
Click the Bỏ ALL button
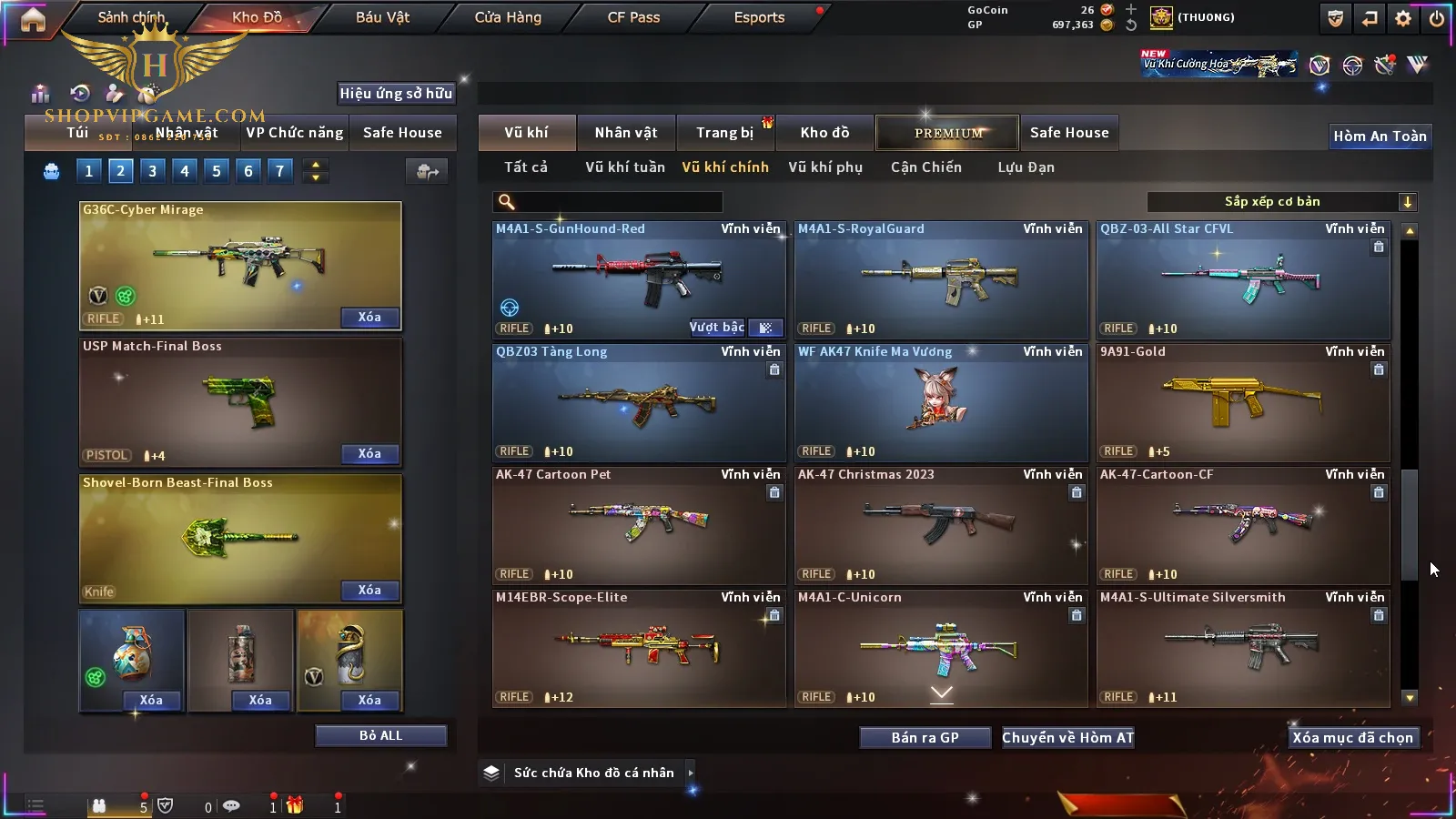click(380, 735)
